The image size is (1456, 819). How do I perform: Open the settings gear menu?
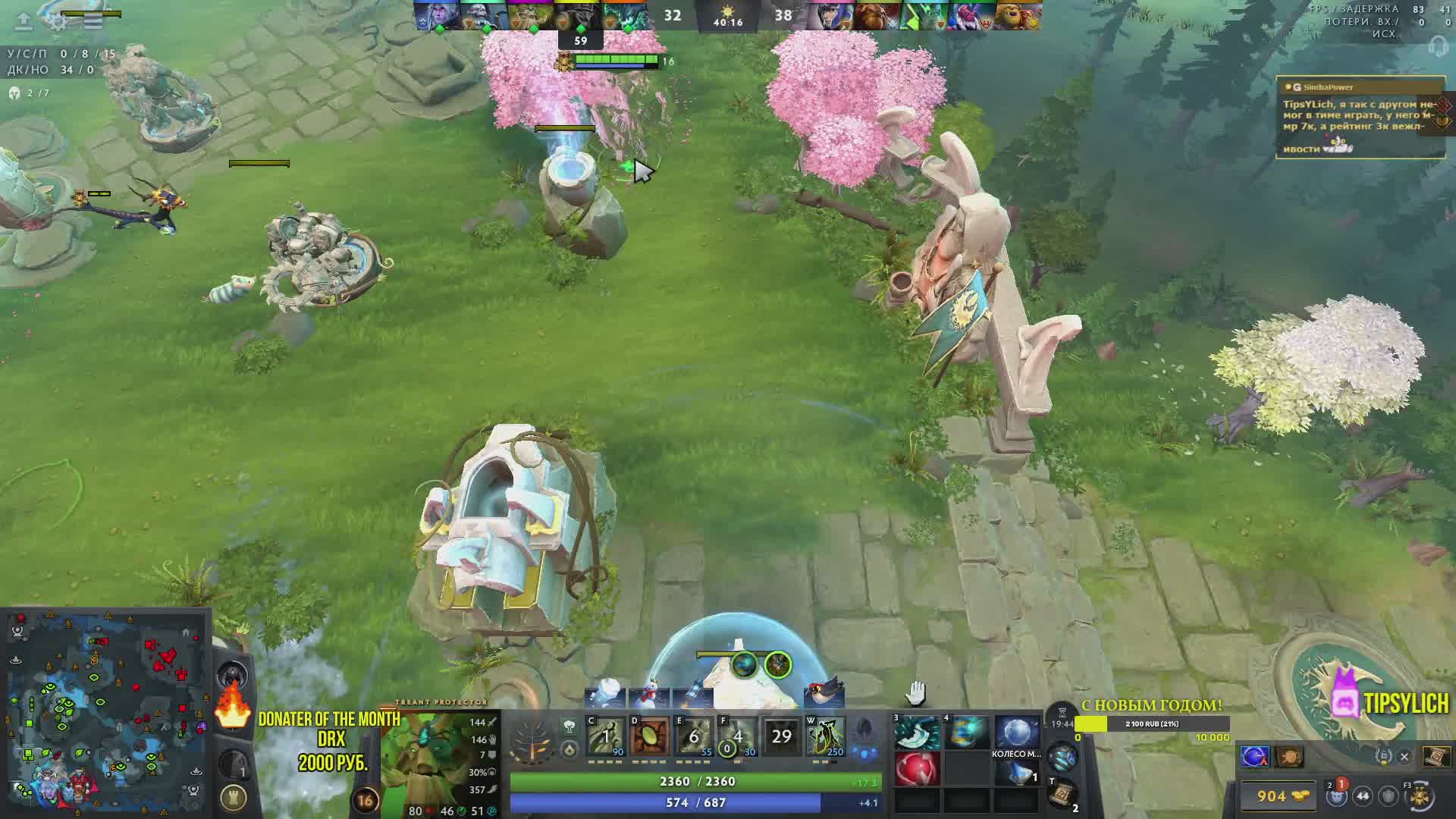(x=58, y=21)
